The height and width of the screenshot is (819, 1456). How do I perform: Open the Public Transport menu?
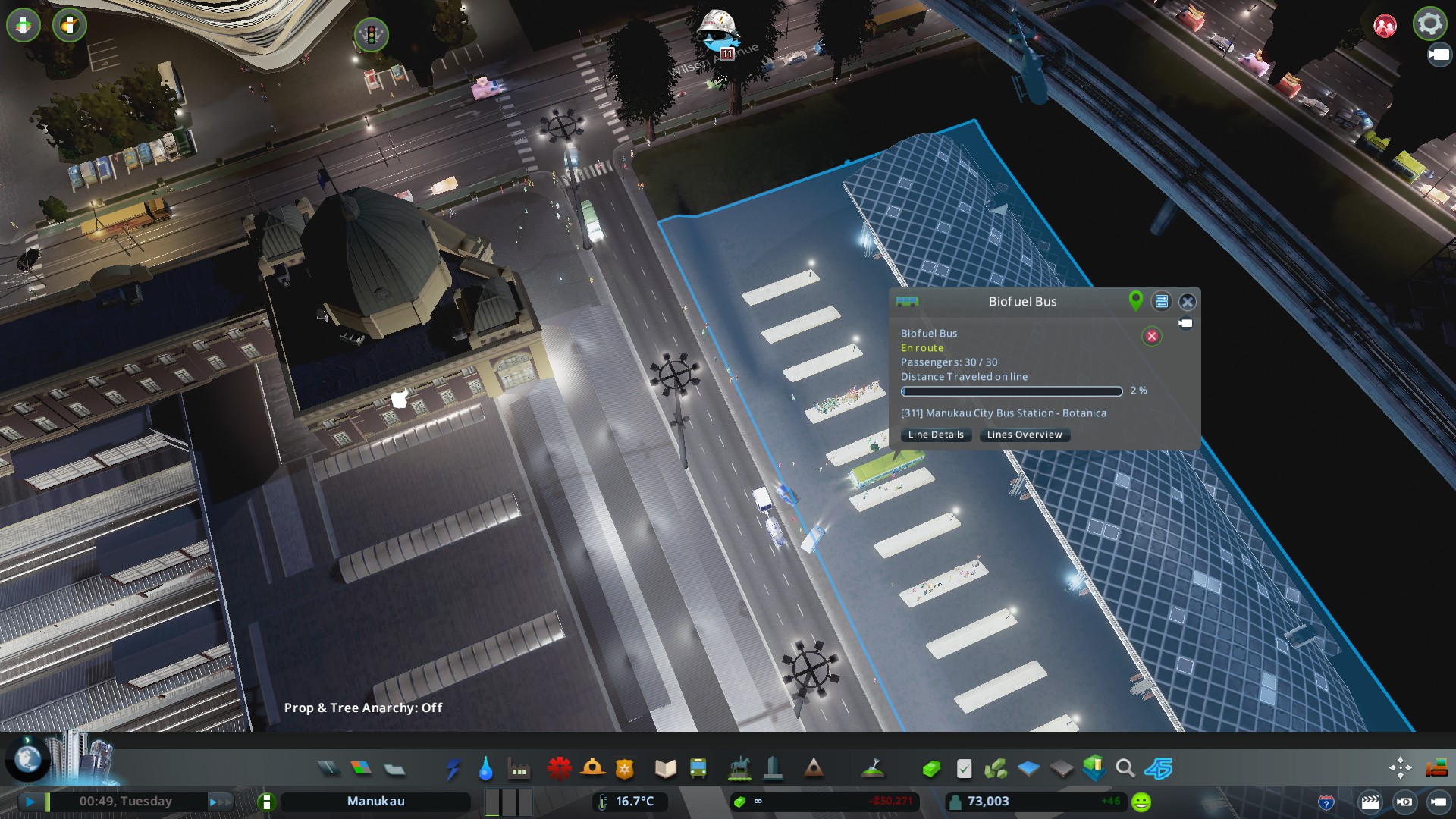698,769
